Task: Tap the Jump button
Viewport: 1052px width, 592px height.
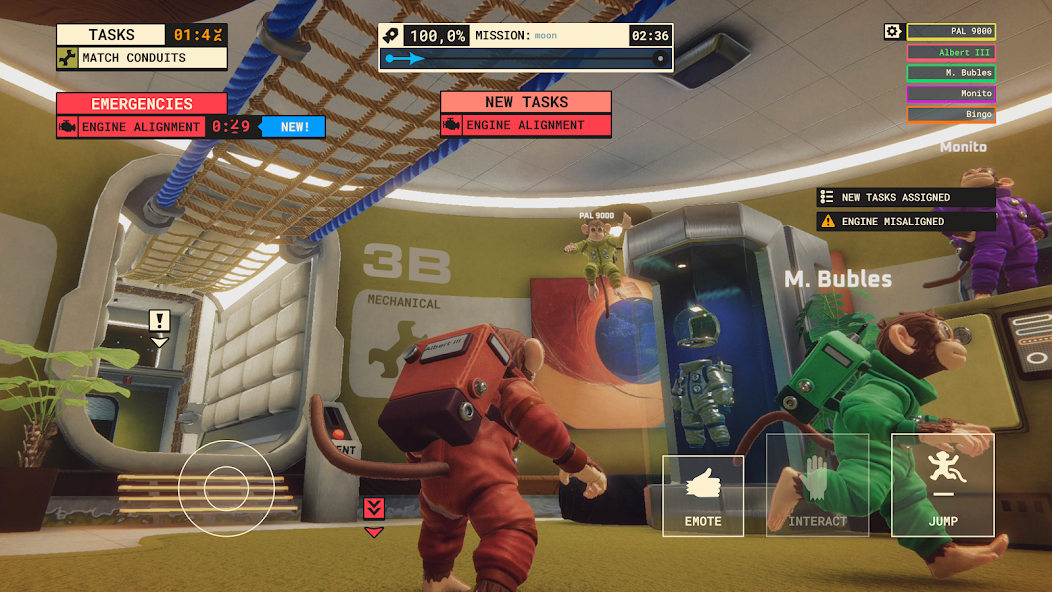Action: [x=942, y=485]
